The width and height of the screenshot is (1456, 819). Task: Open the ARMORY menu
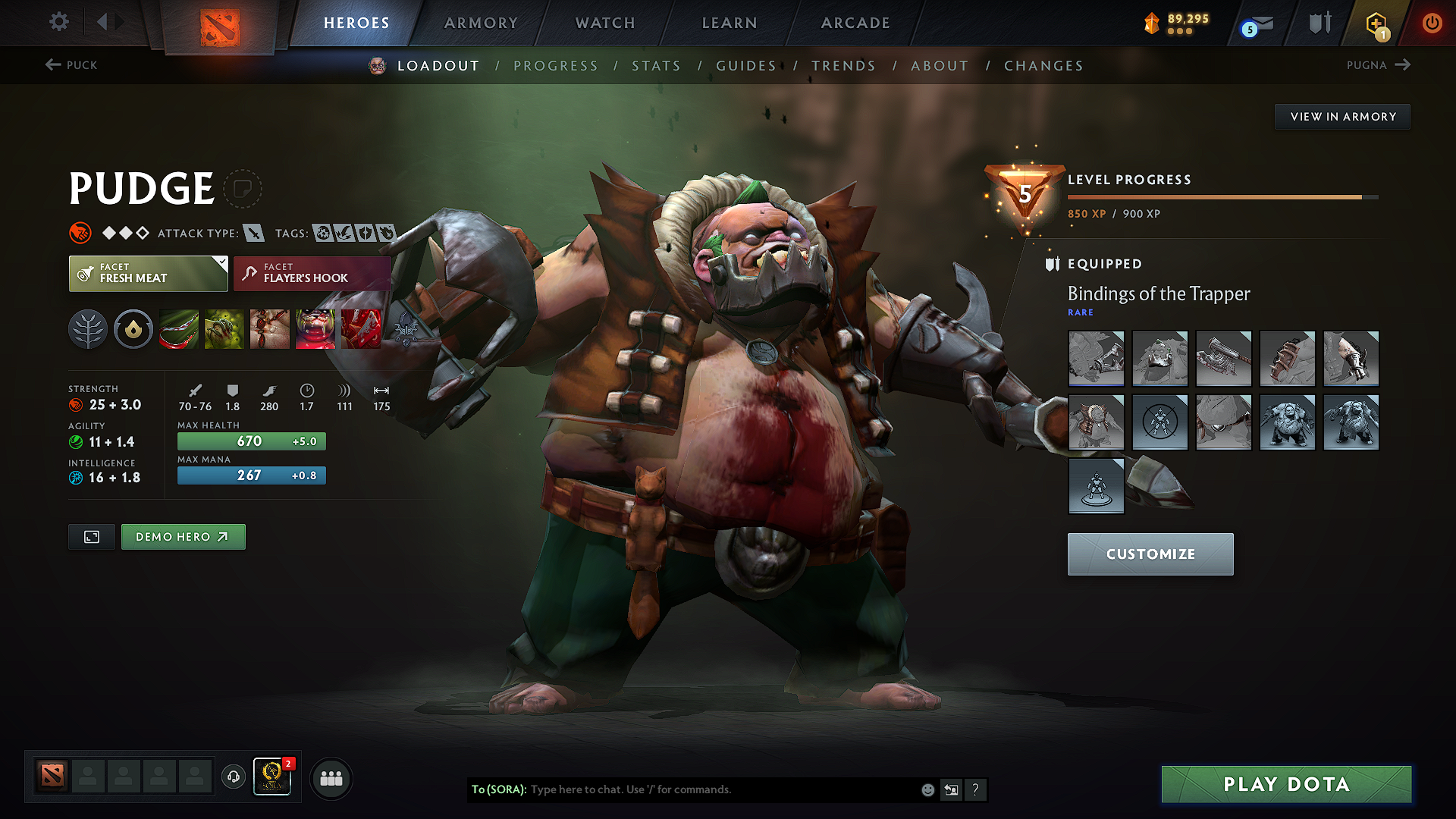point(480,23)
